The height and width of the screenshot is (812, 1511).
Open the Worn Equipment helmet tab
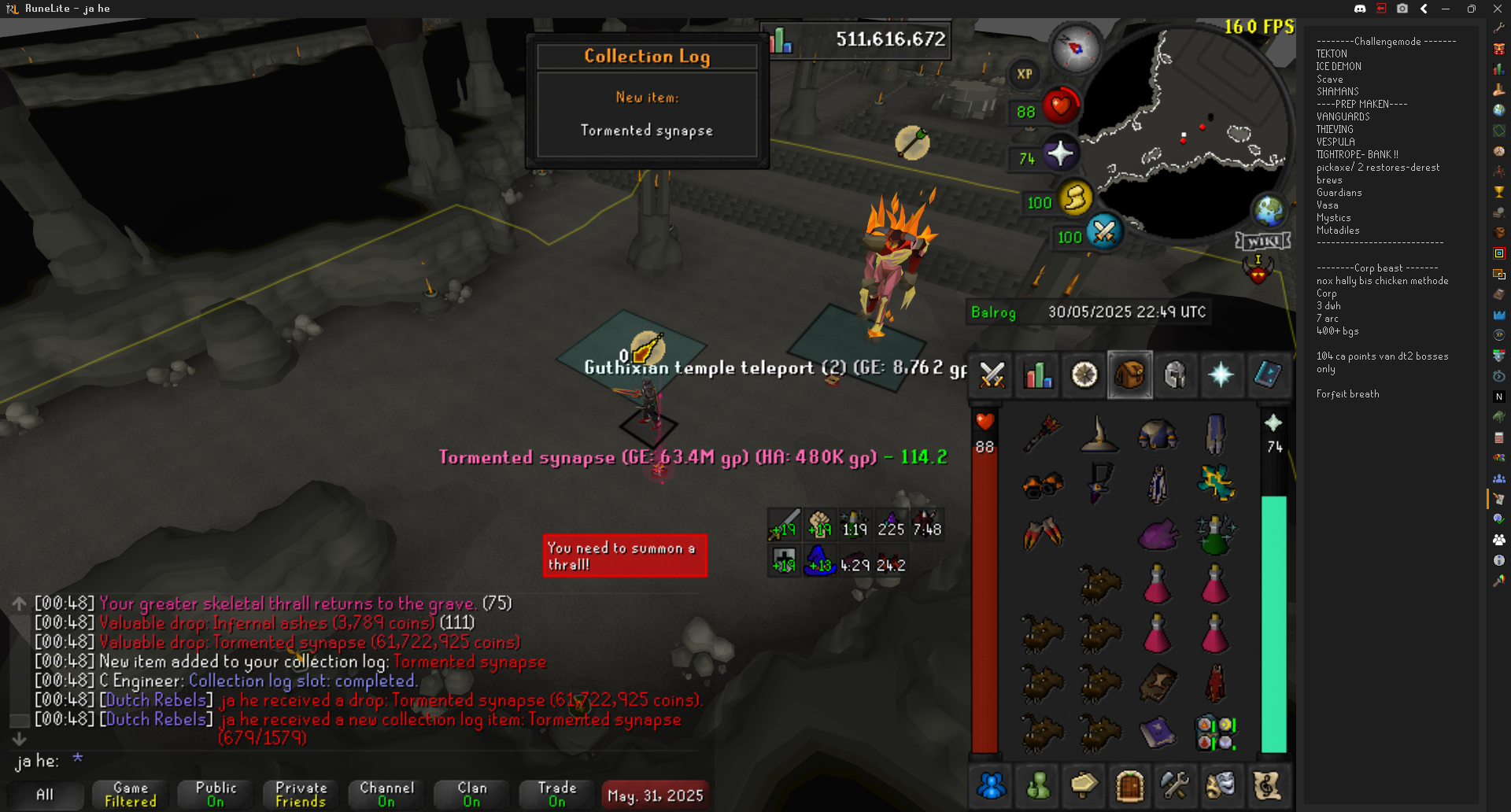click(x=1175, y=375)
